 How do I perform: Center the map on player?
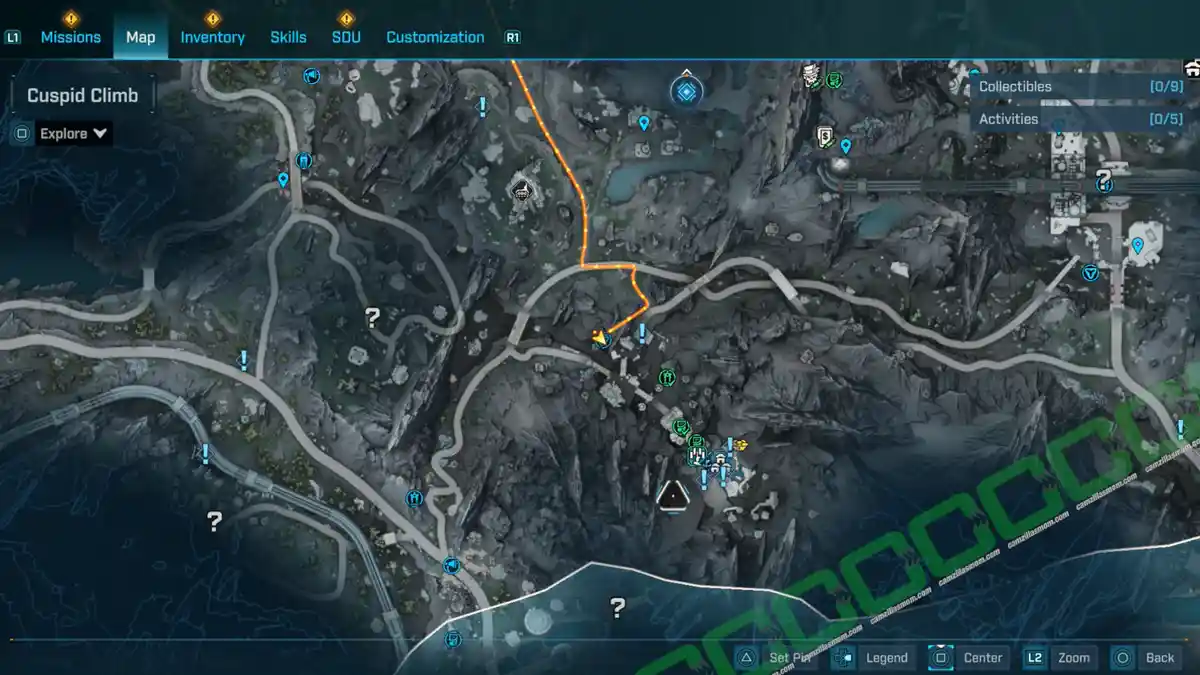(968, 657)
